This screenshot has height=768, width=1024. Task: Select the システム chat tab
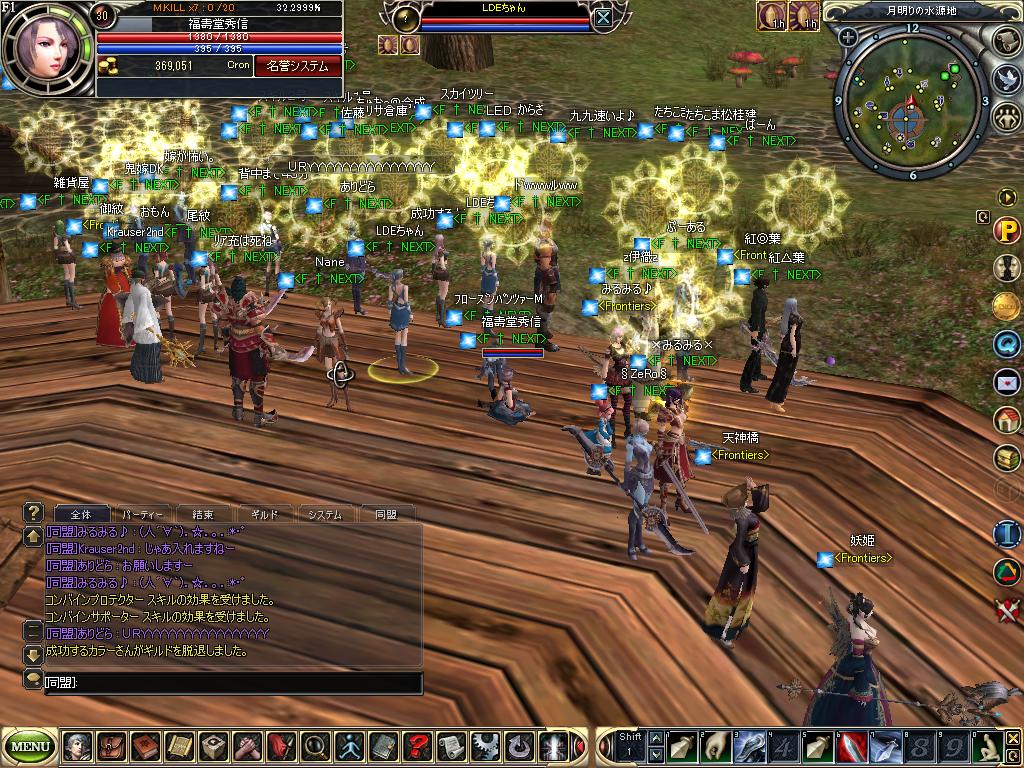point(325,514)
